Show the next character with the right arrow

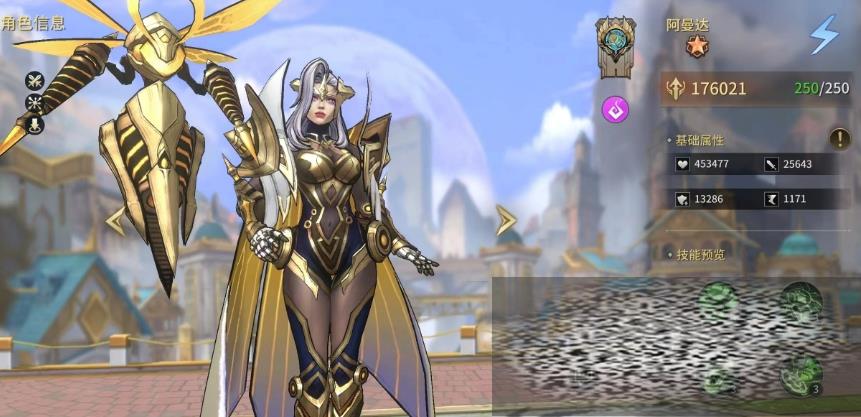[506, 220]
